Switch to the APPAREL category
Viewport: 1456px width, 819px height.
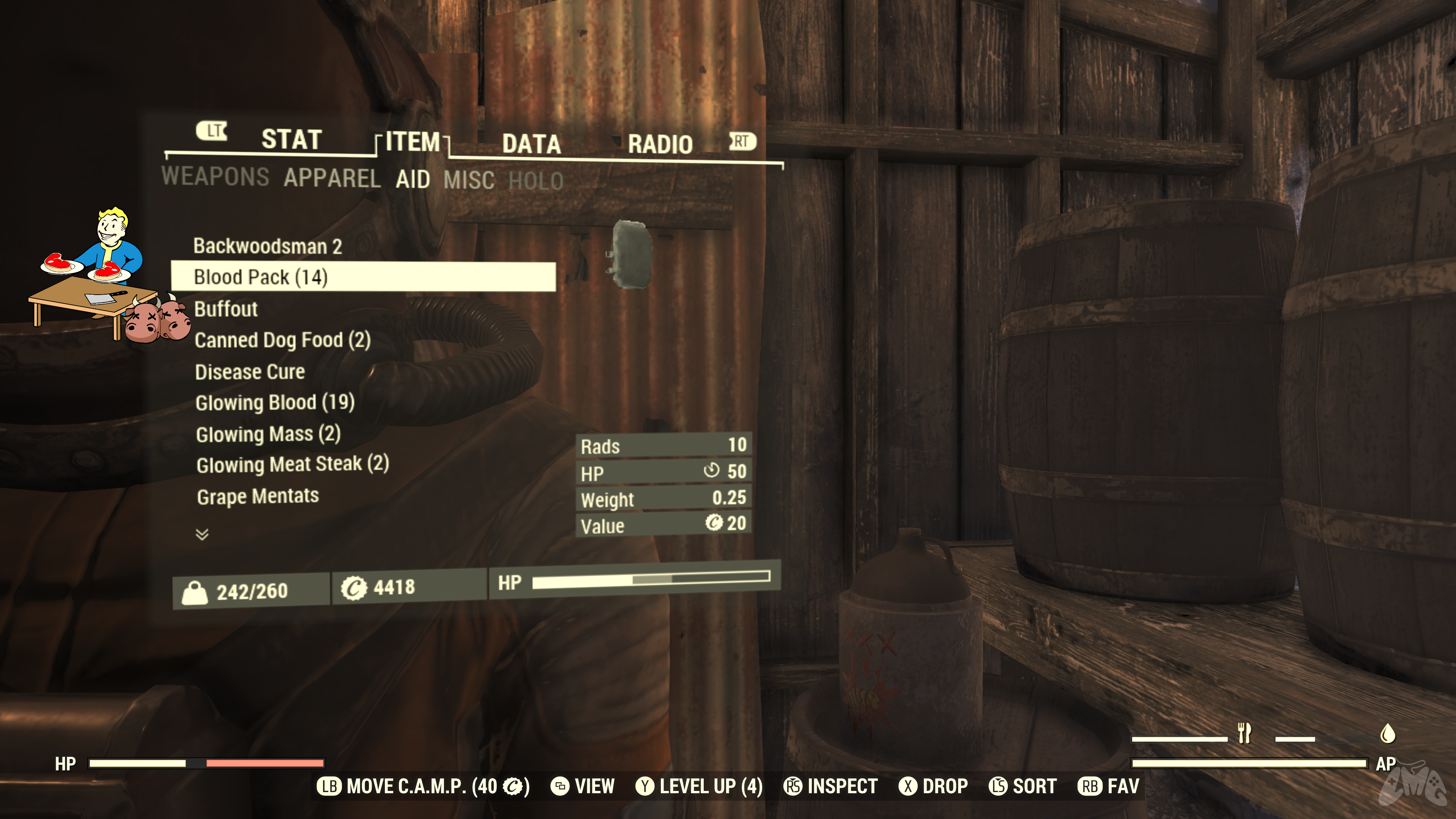332,178
